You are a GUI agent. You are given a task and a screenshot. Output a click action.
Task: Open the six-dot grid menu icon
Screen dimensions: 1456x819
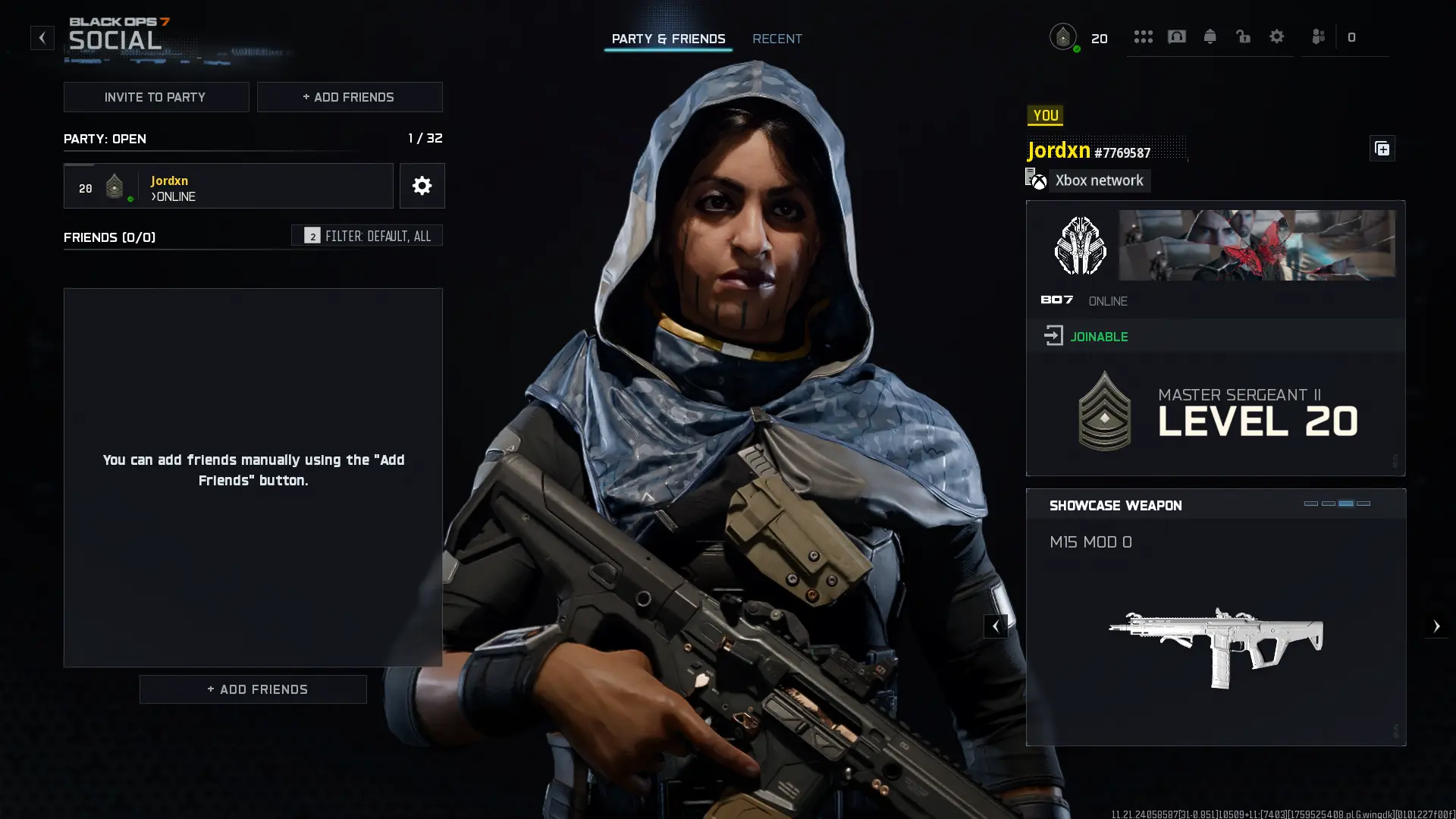point(1143,36)
